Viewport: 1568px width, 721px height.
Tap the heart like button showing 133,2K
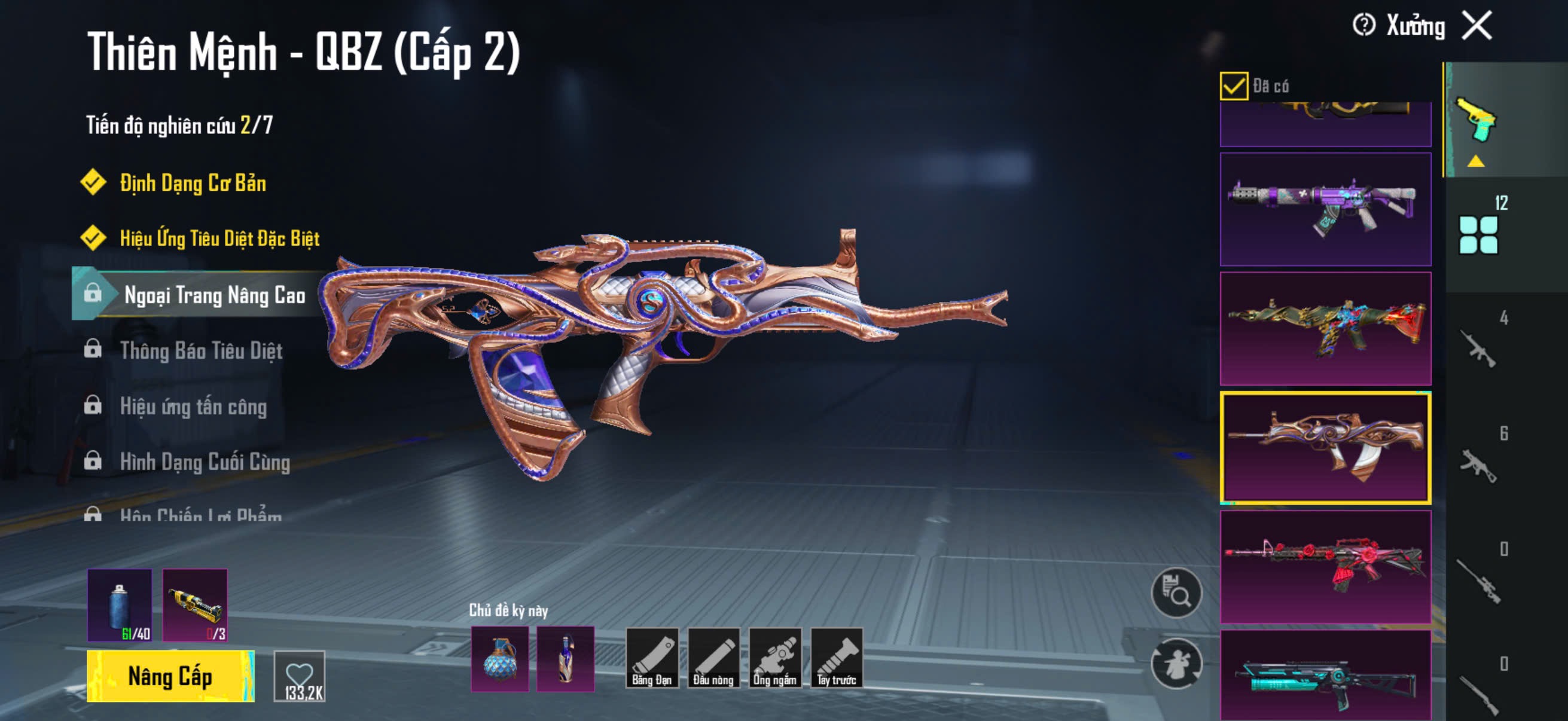(x=300, y=676)
